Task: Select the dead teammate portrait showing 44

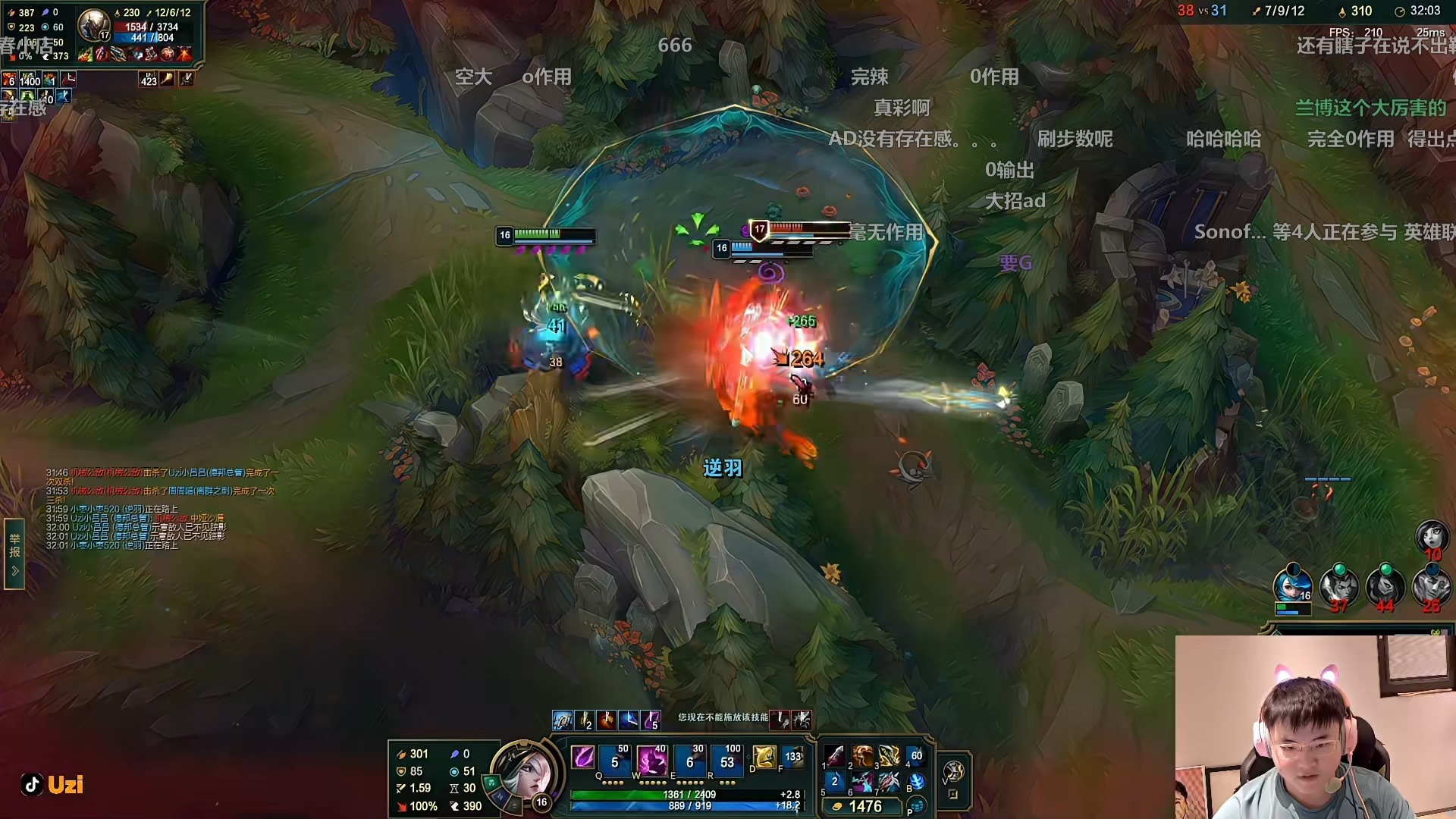Action: click(1385, 585)
